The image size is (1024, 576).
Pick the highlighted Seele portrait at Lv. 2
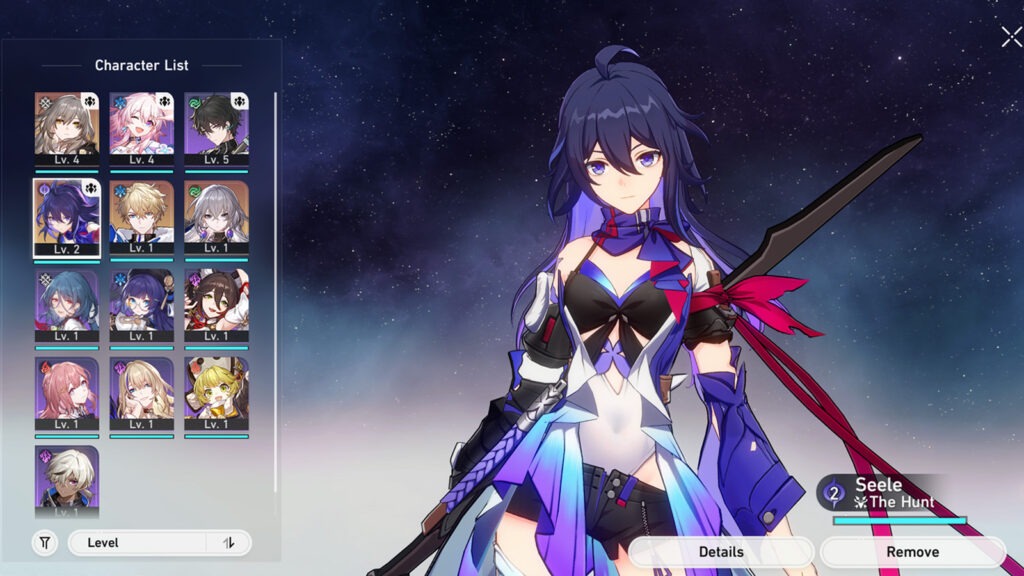(x=67, y=217)
